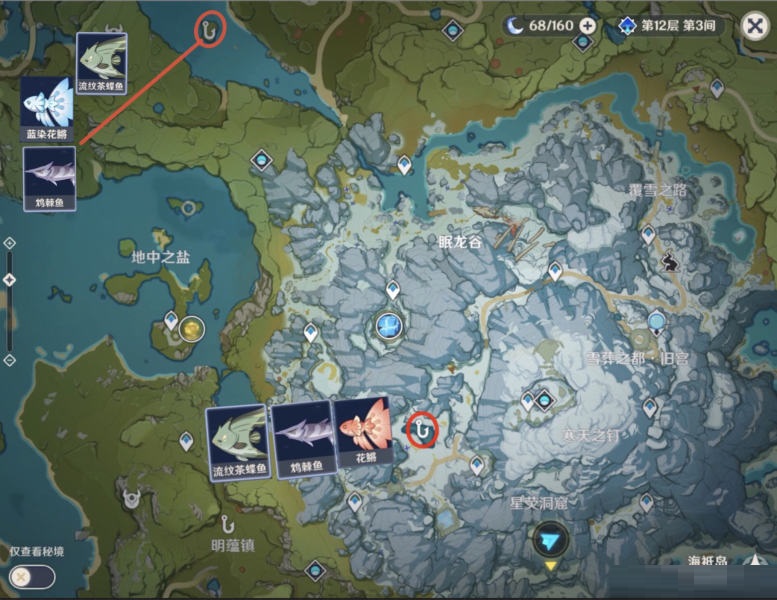Click the zoom slider's diamond handle
The height and width of the screenshot is (600, 777).
tap(9, 280)
